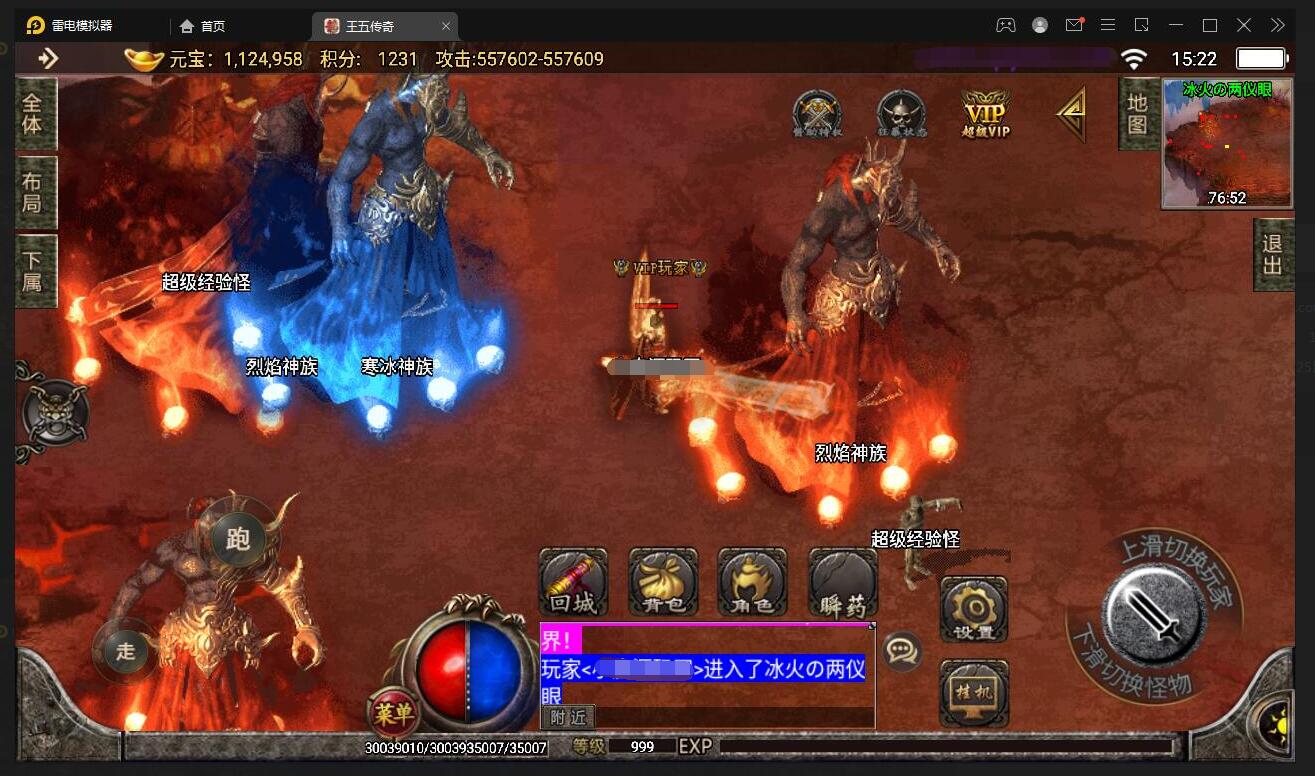Tap the skull and crossbones emblem button

tap(54, 413)
